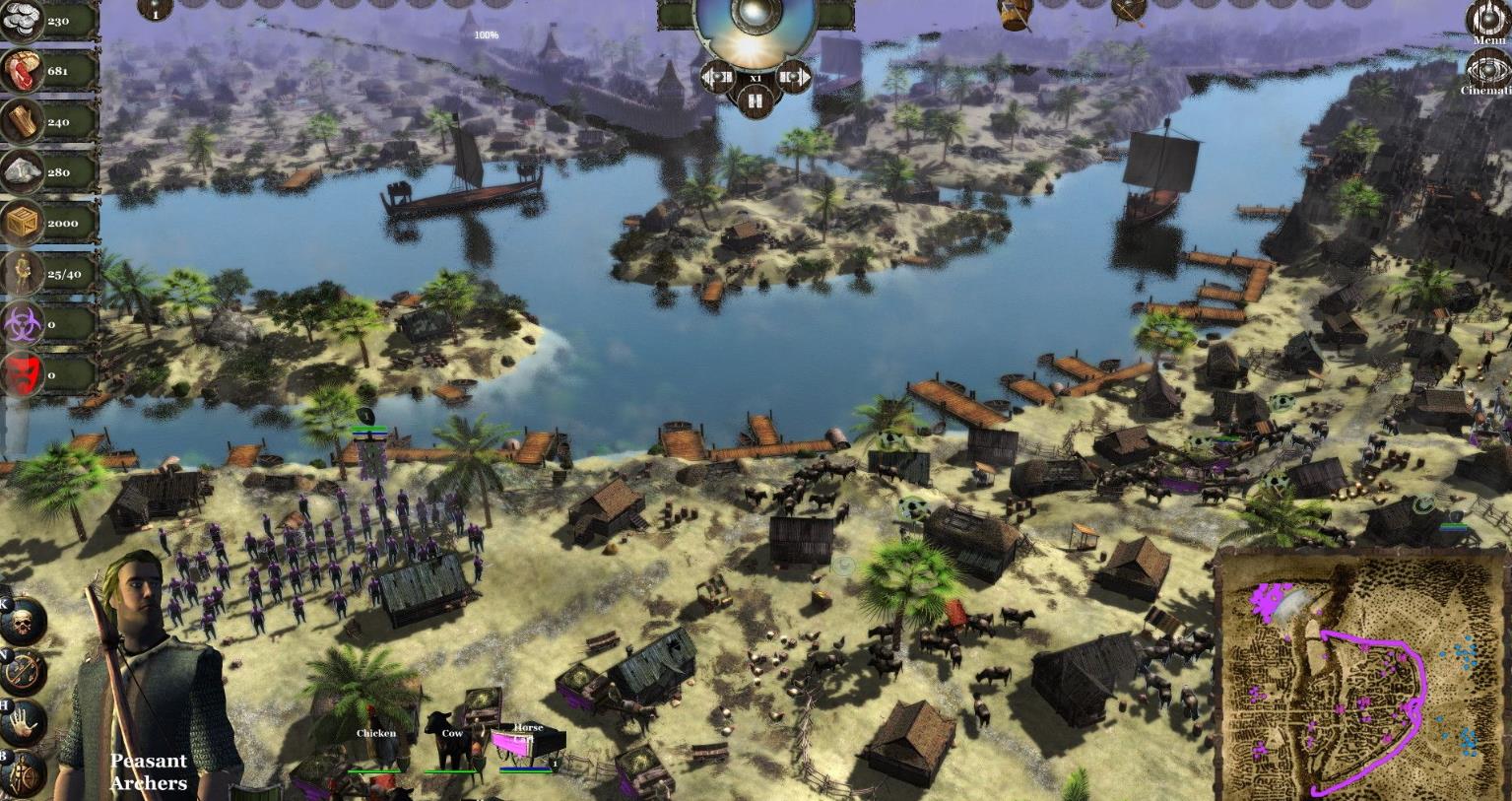Activate the skull kill command (K)
The width and height of the screenshot is (1512, 801).
[x=25, y=621]
